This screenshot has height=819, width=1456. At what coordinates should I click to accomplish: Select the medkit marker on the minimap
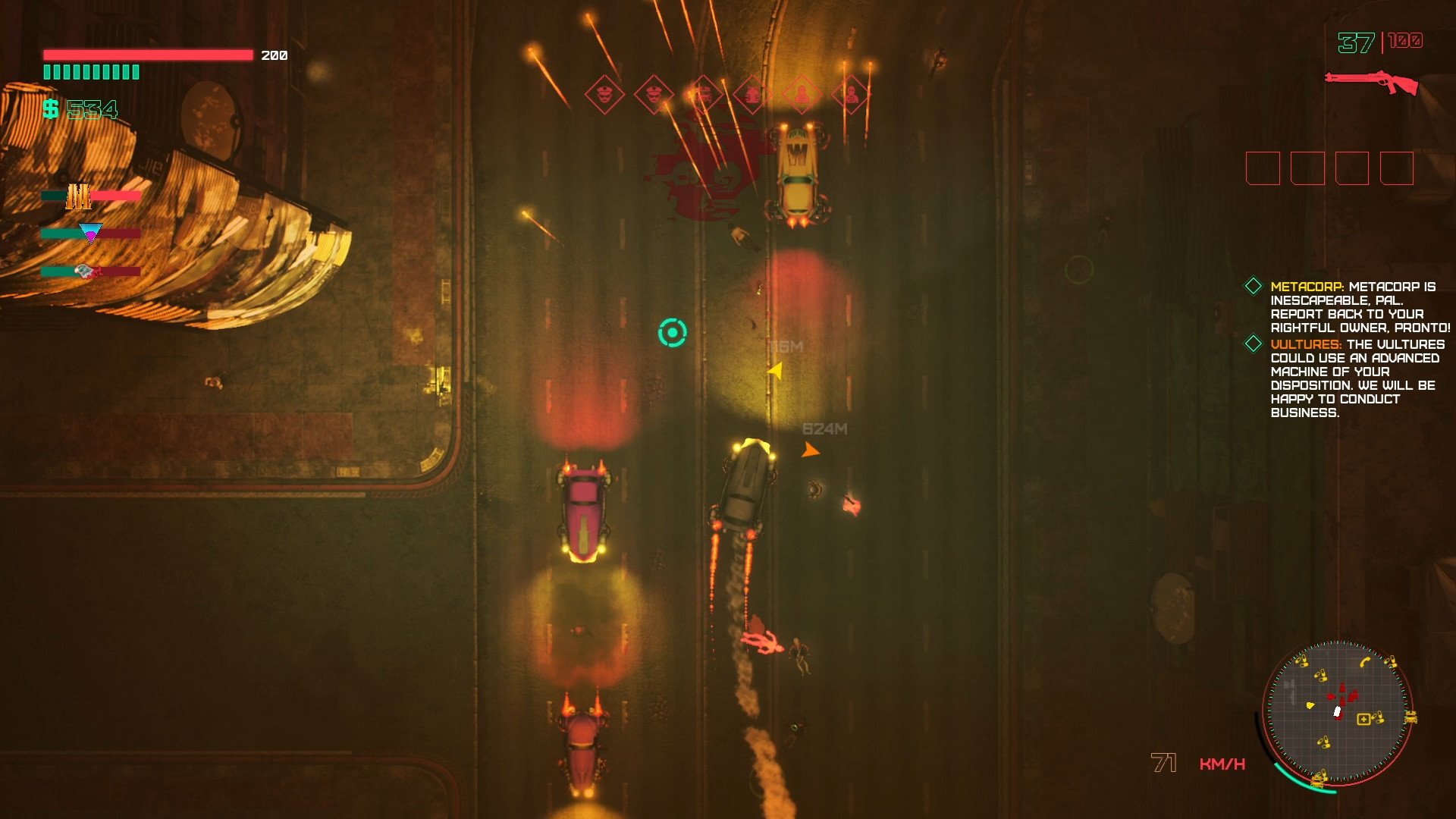pos(1363,719)
